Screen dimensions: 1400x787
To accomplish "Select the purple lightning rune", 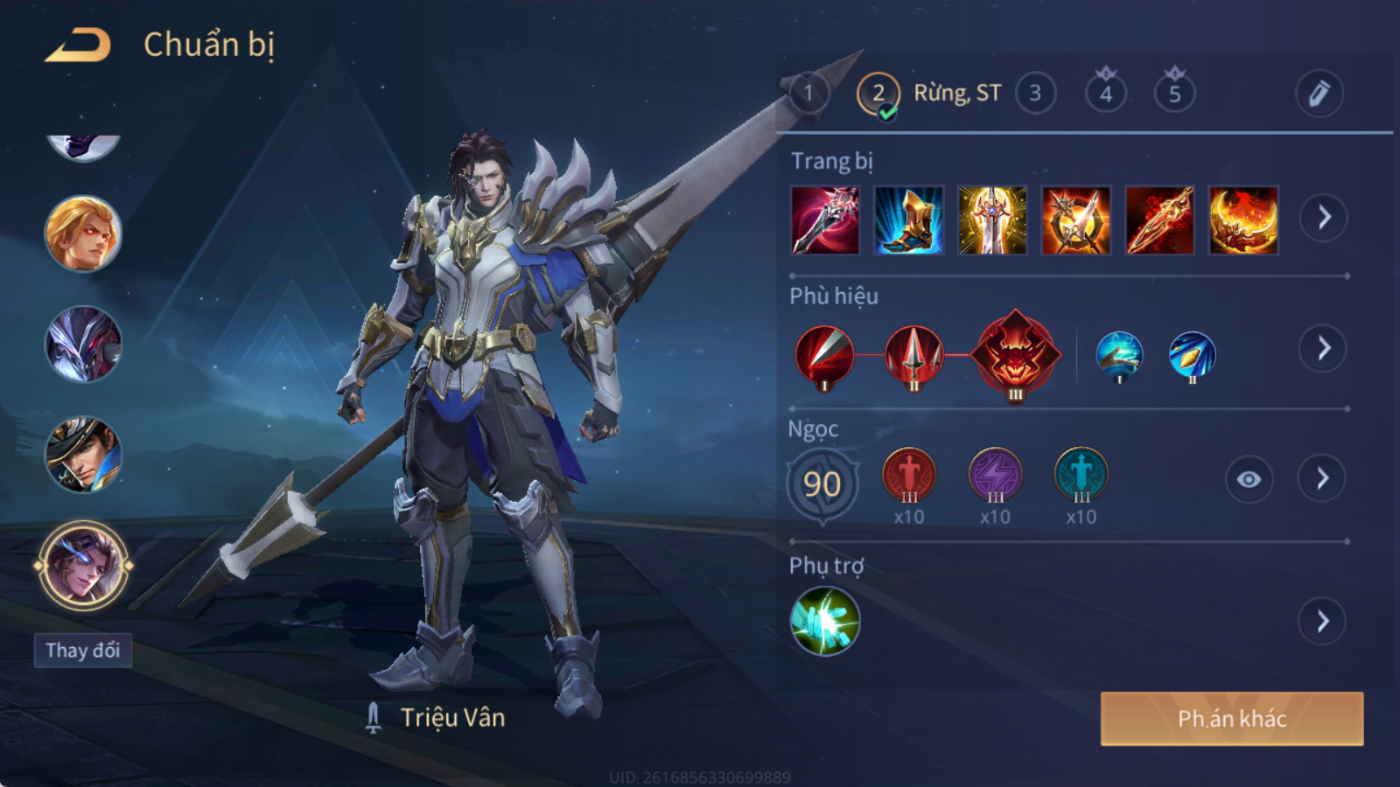I will [x=995, y=475].
